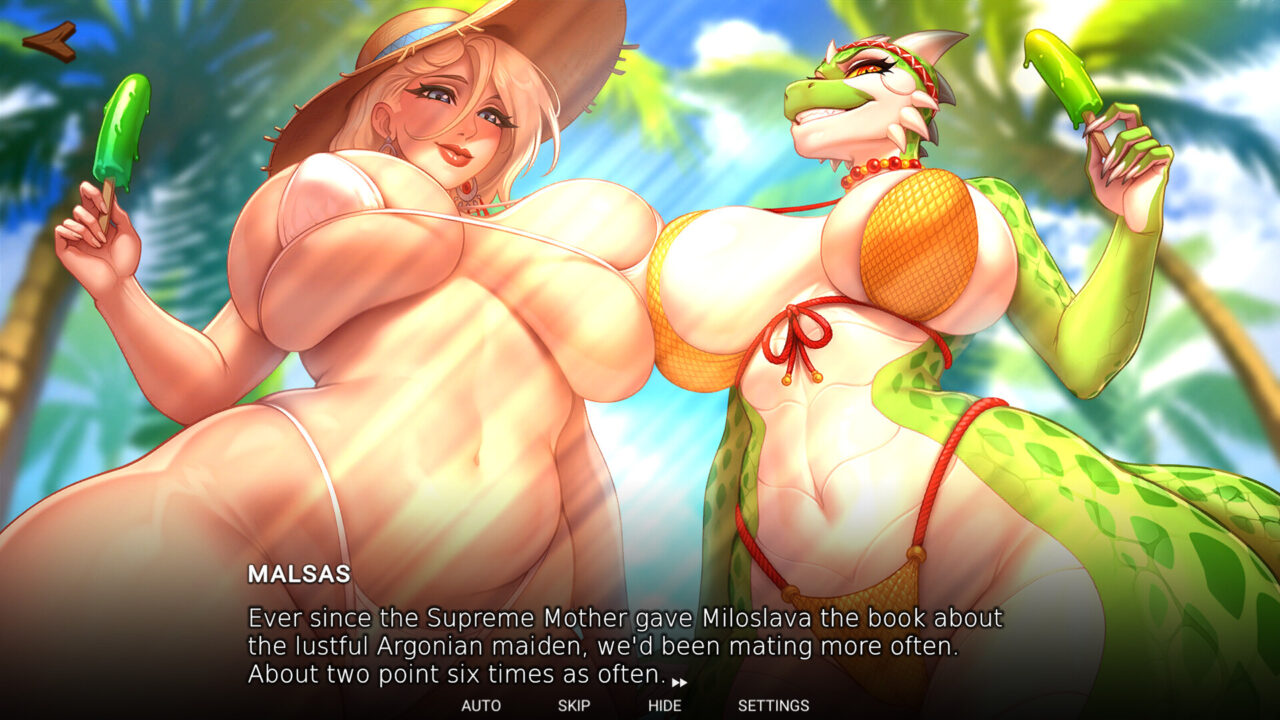Click the brown back arrow icon
1280x720 pixels.
(x=50, y=41)
